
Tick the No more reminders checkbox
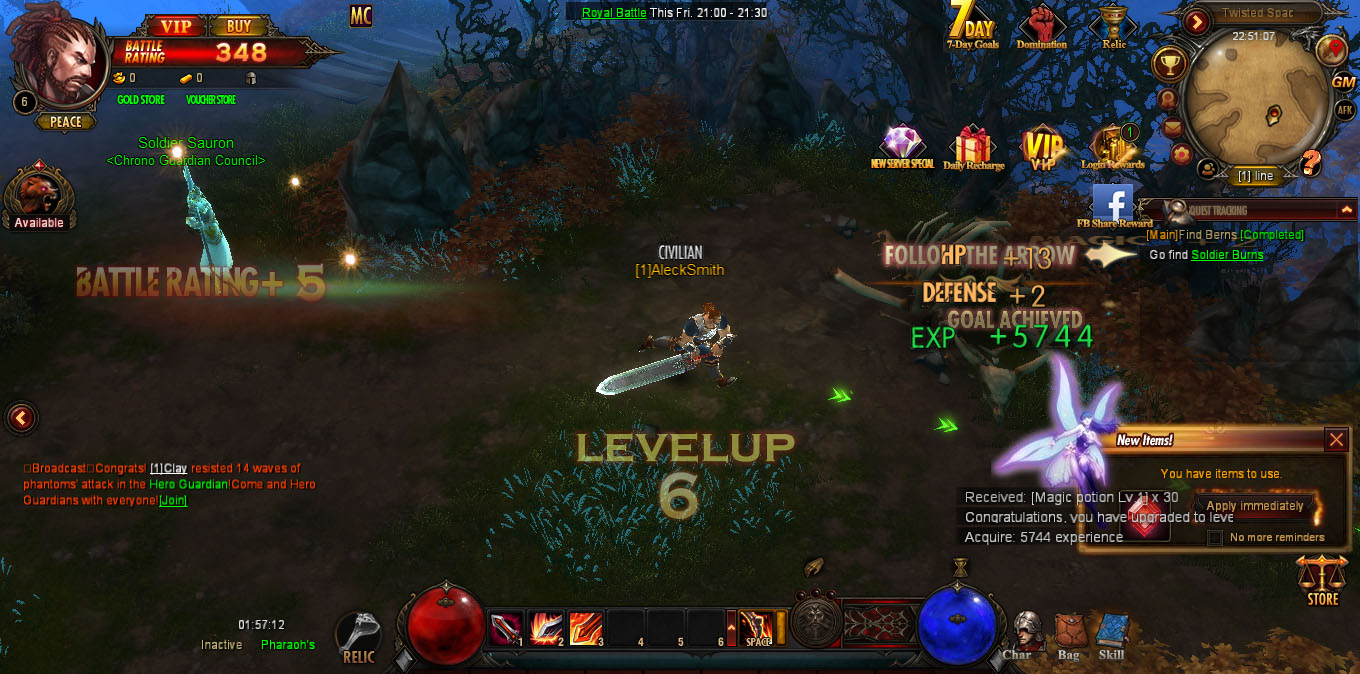[1215, 538]
